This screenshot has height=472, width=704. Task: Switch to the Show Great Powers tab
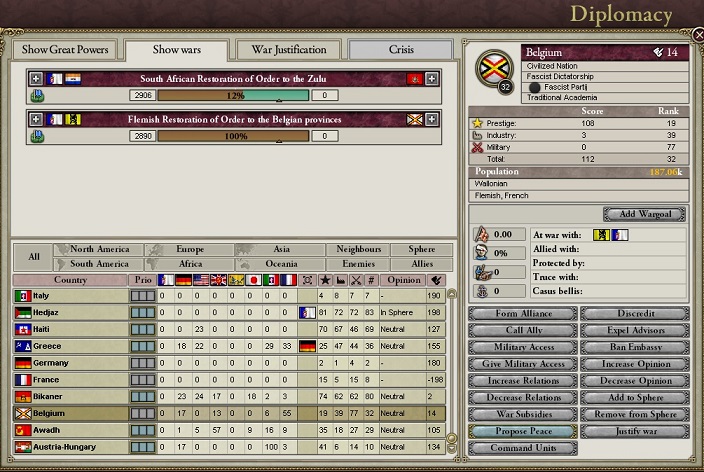pos(62,50)
